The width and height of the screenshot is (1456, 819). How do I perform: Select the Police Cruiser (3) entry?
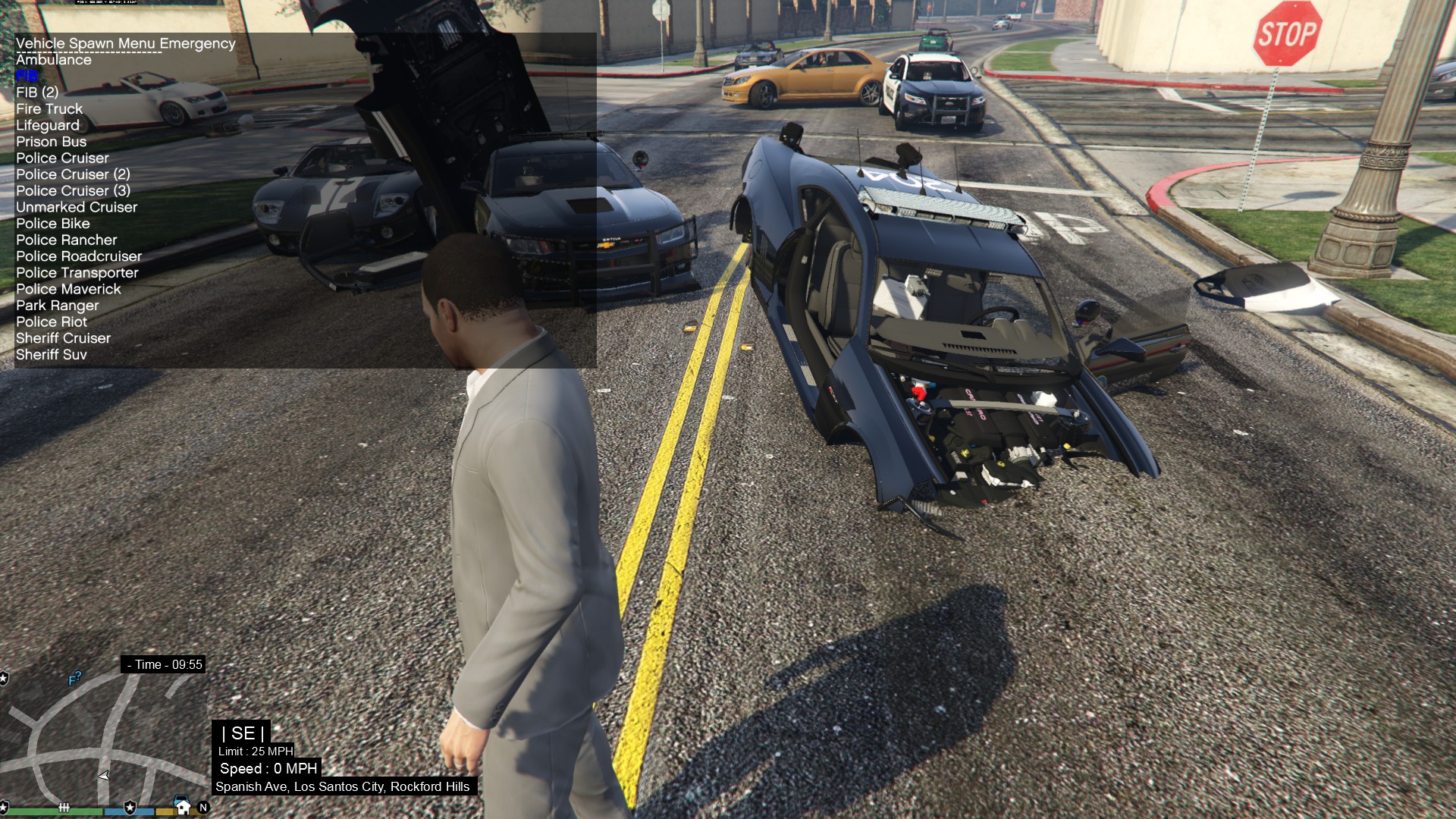[x=73, y=191]
